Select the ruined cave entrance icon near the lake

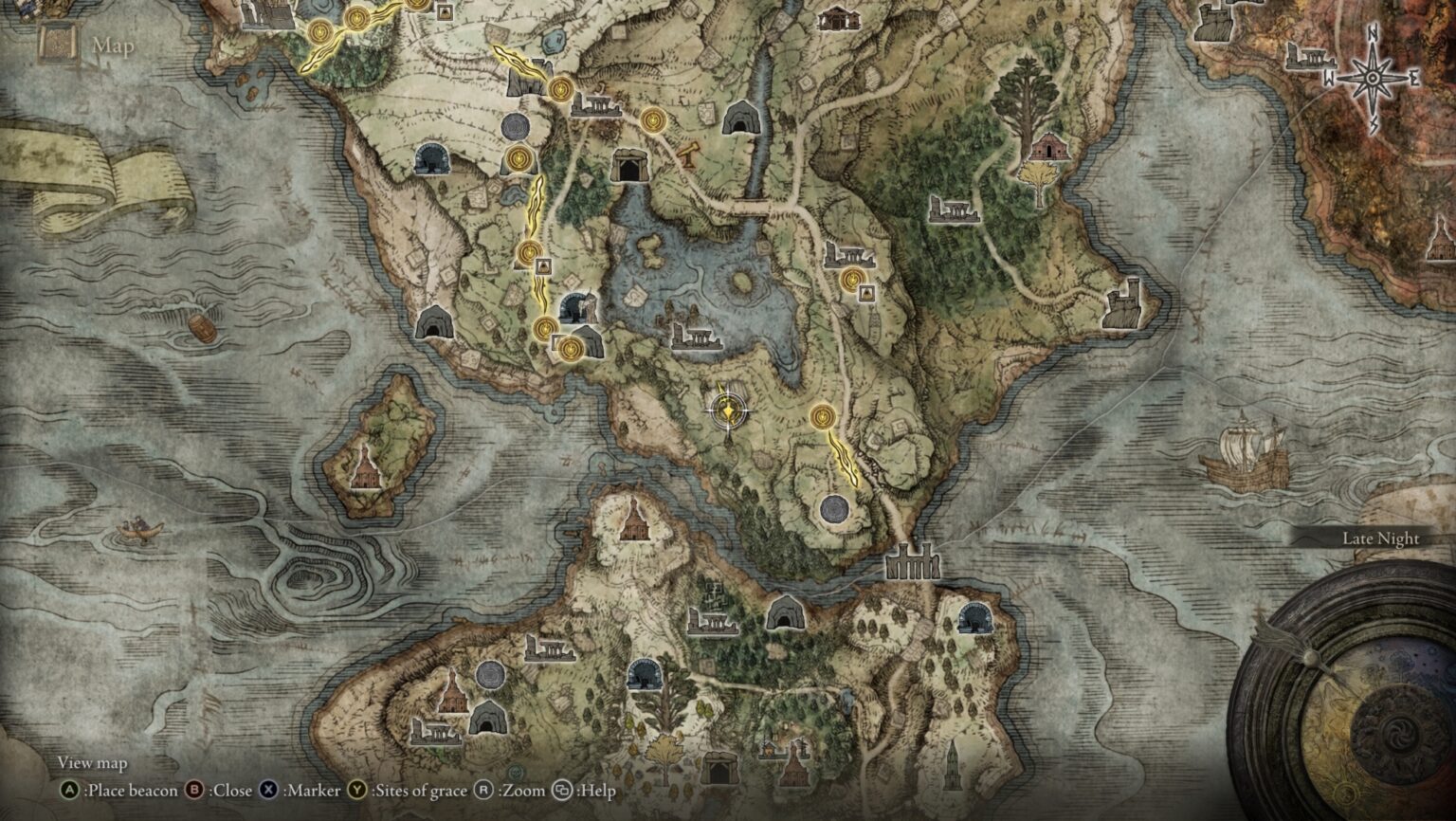(573, 307)
